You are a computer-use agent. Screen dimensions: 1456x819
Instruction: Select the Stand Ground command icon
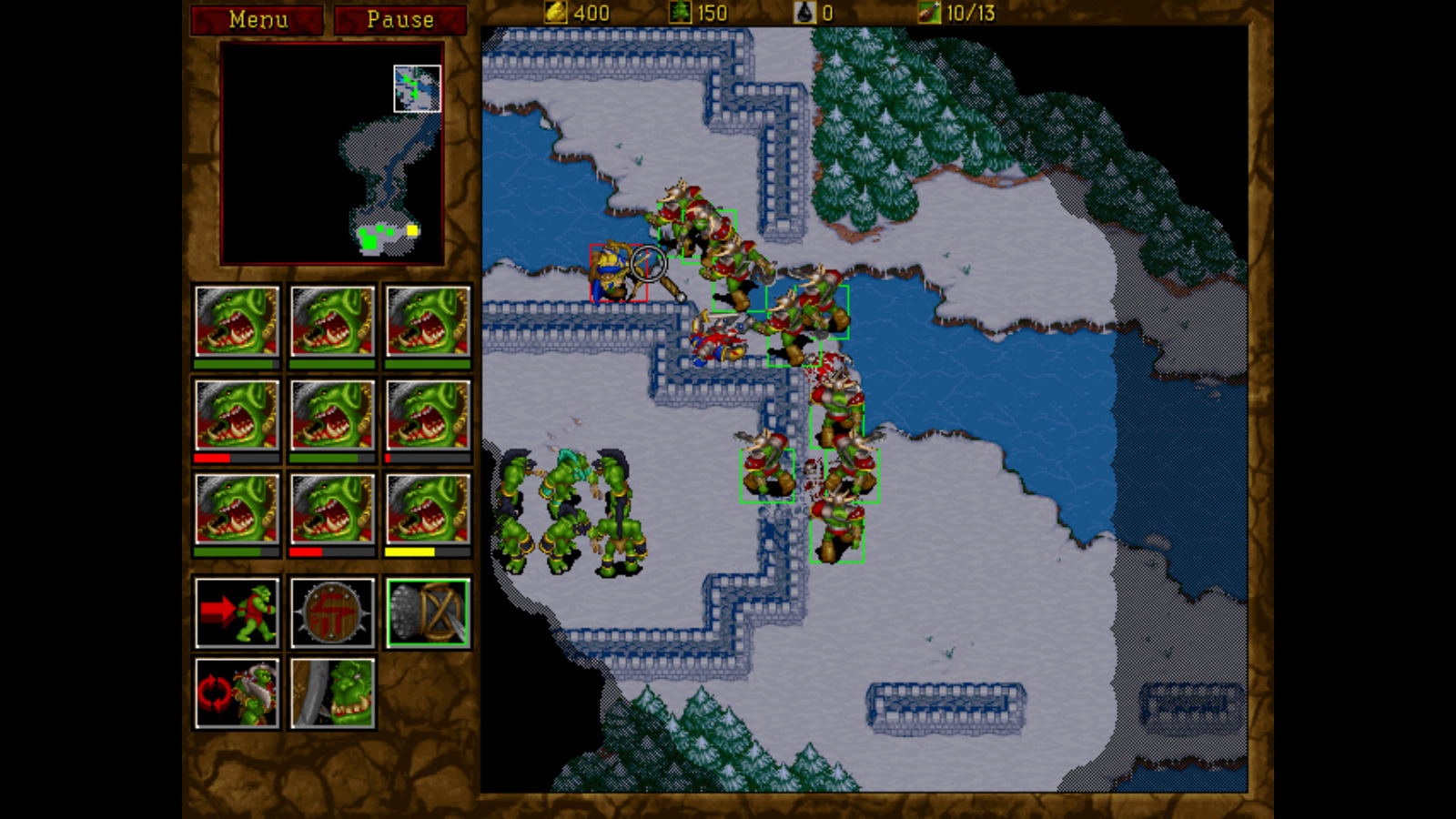tap(332, 692)
